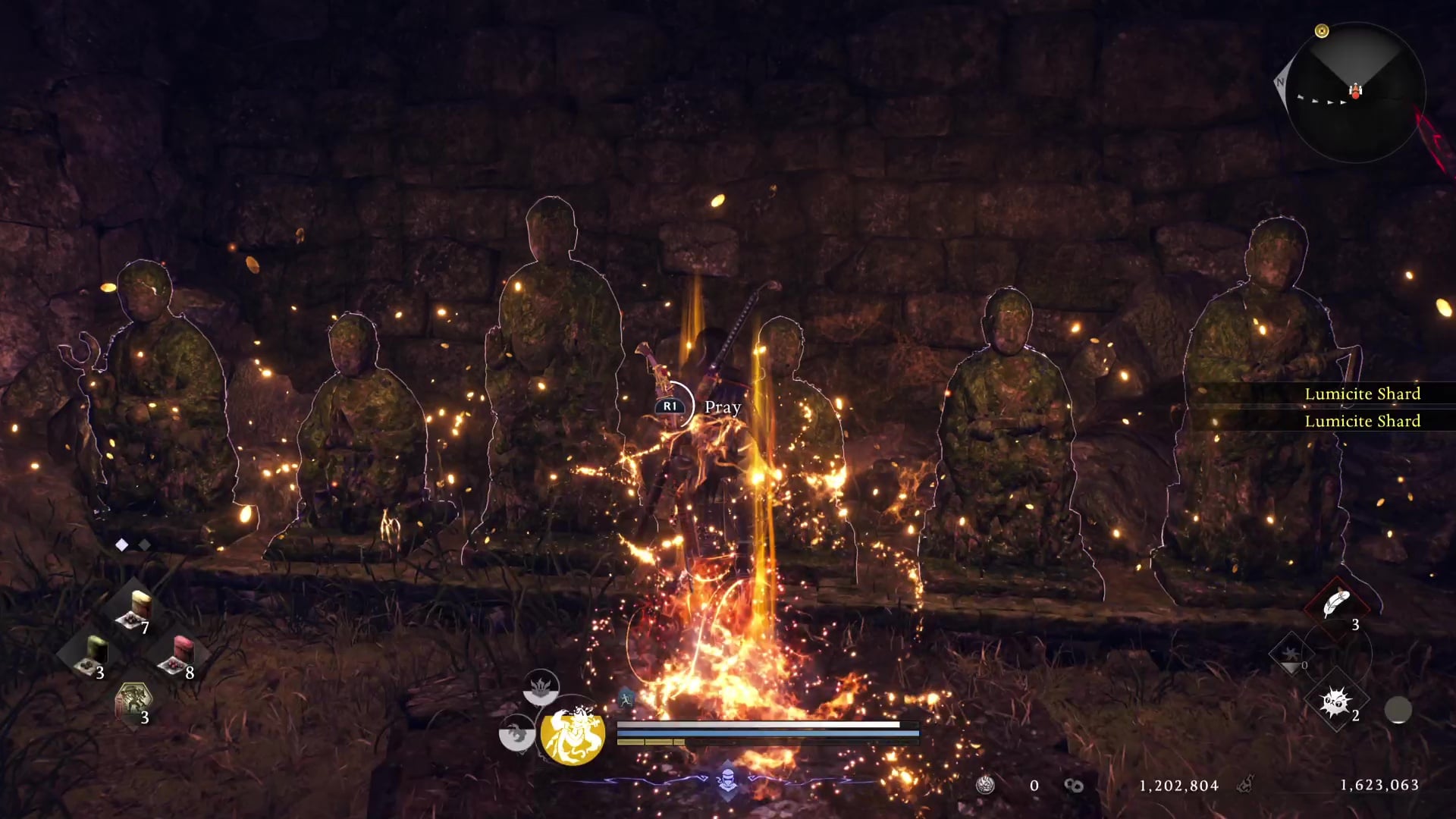Screen dimensions: 1456x819
Task: Pick the dimmed shuriken slot with count 0
Action: click(1290, 654)
